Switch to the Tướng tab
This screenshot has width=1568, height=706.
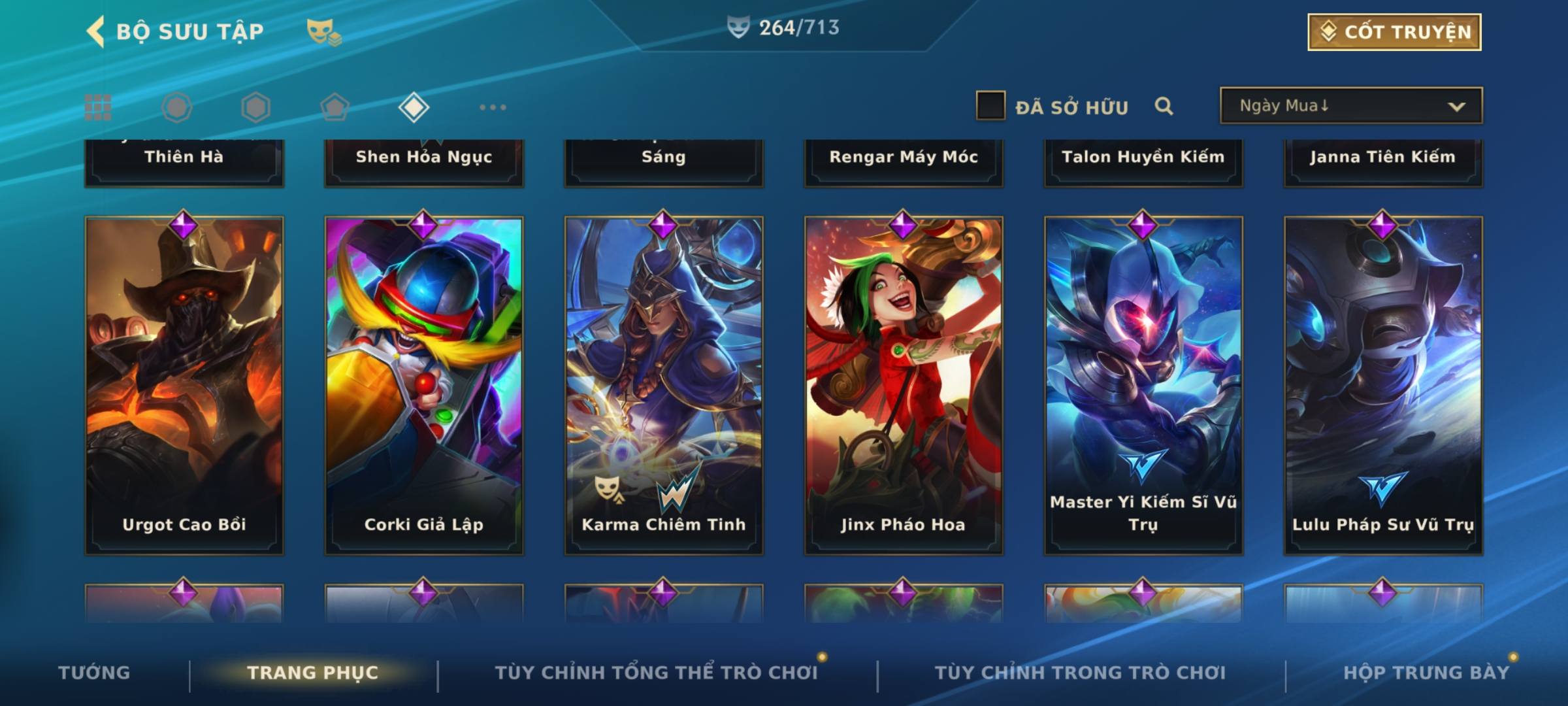coord(94,672)
